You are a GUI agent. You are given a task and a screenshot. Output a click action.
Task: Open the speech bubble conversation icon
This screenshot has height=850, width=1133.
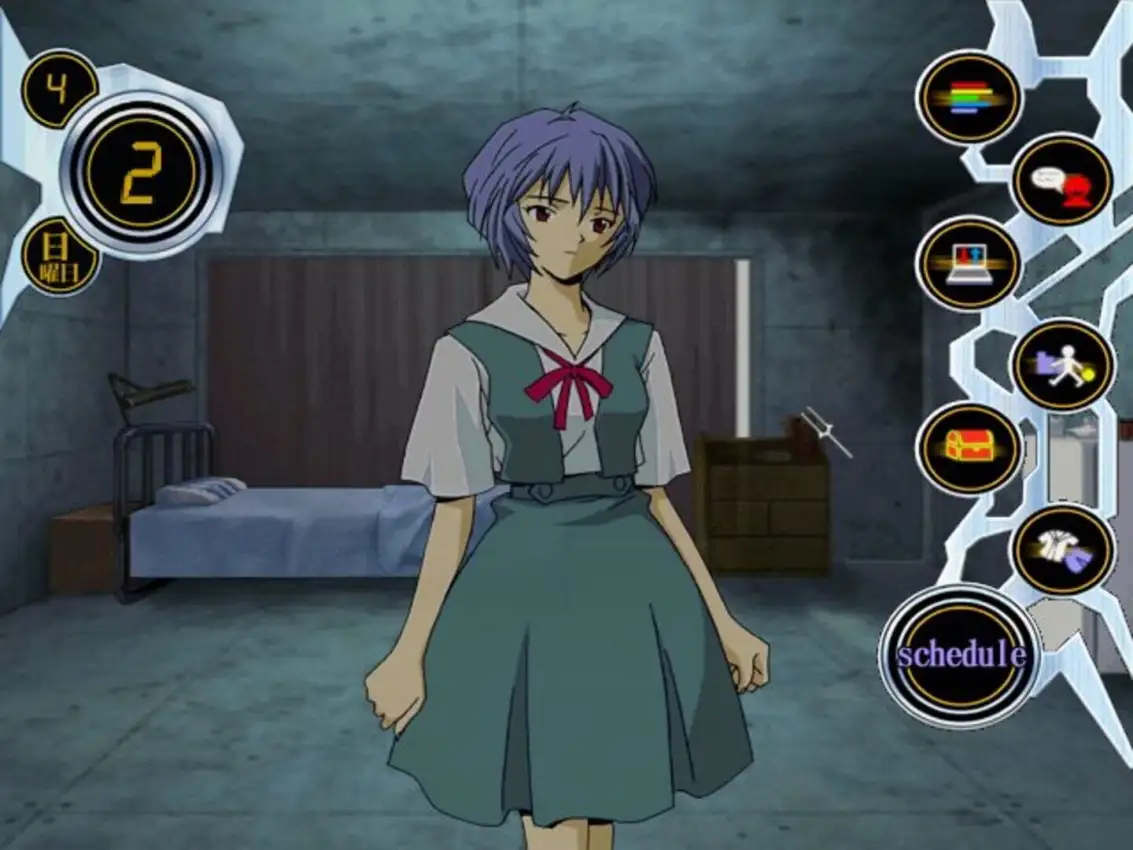(x=1062, y=181)
